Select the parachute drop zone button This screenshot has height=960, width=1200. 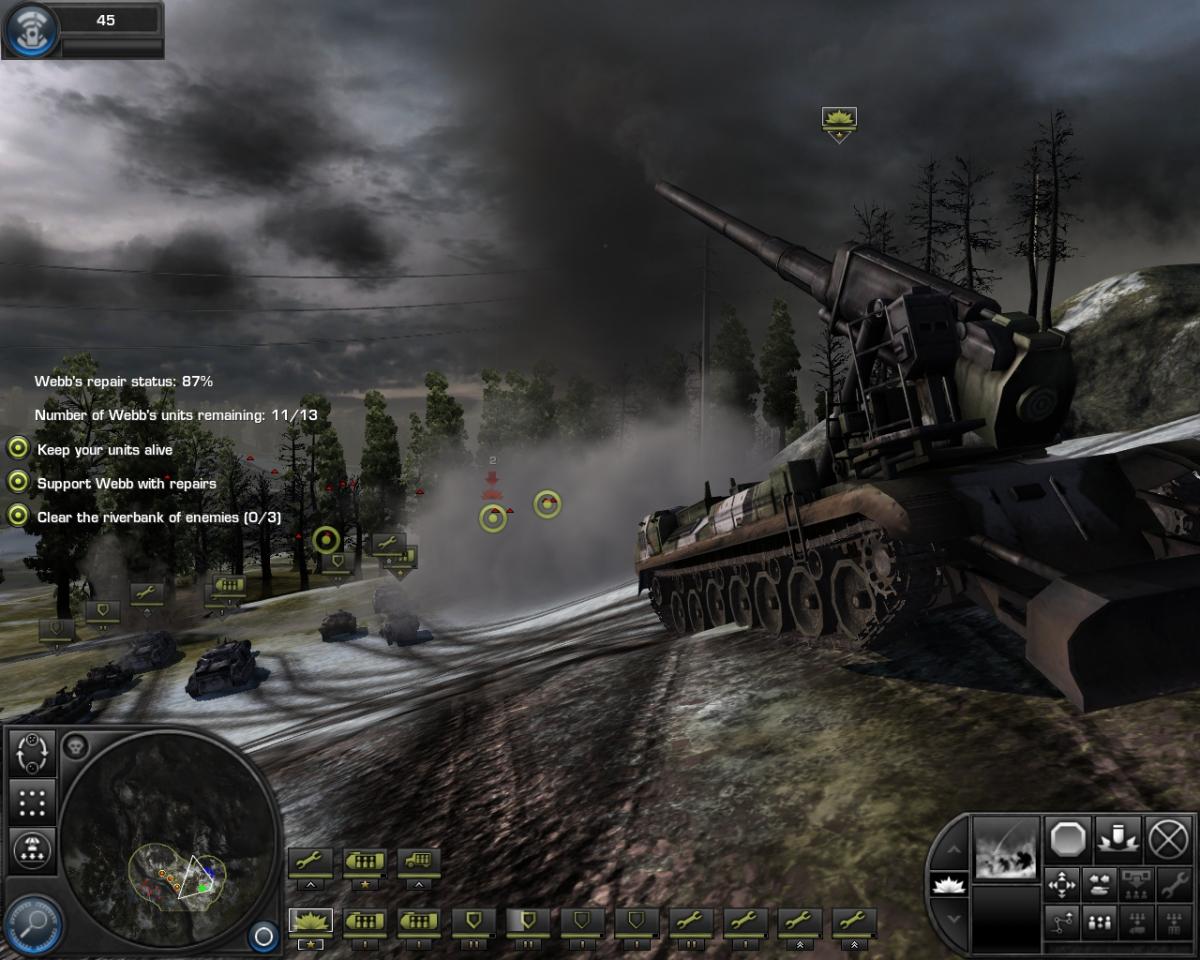[x=32, y=849]
